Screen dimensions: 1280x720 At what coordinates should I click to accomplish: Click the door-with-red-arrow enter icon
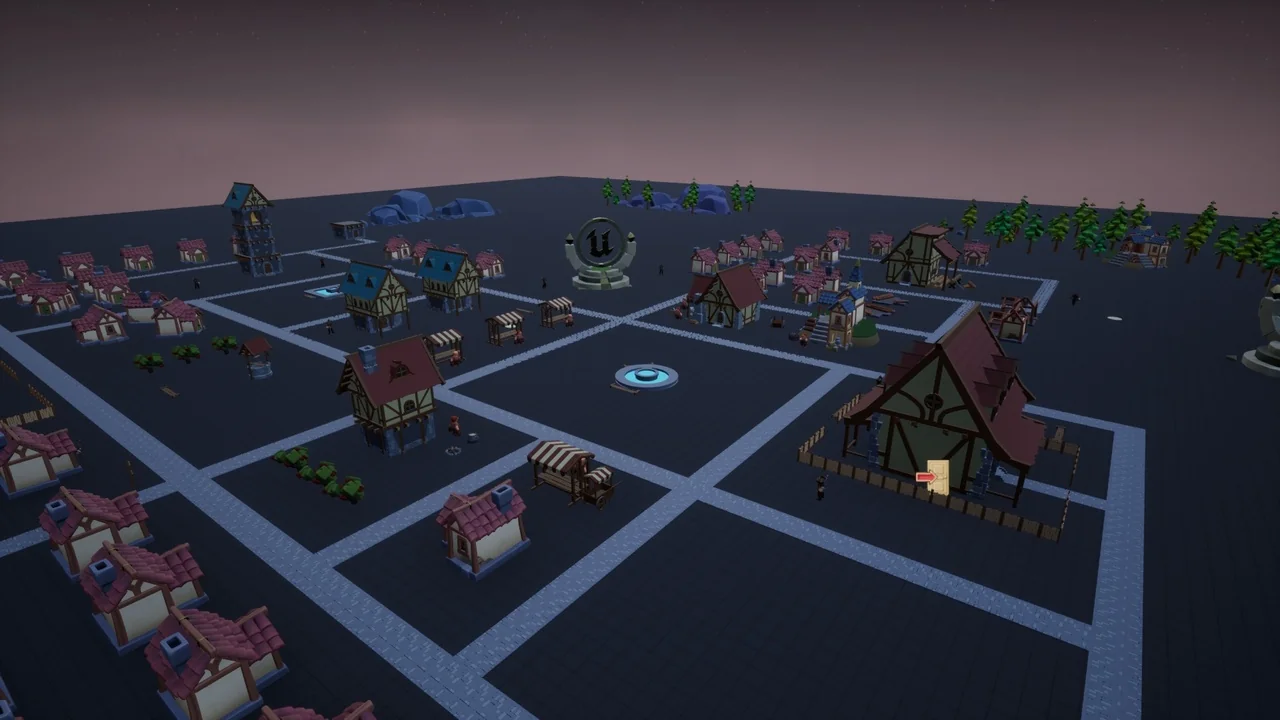click(933, 477)
